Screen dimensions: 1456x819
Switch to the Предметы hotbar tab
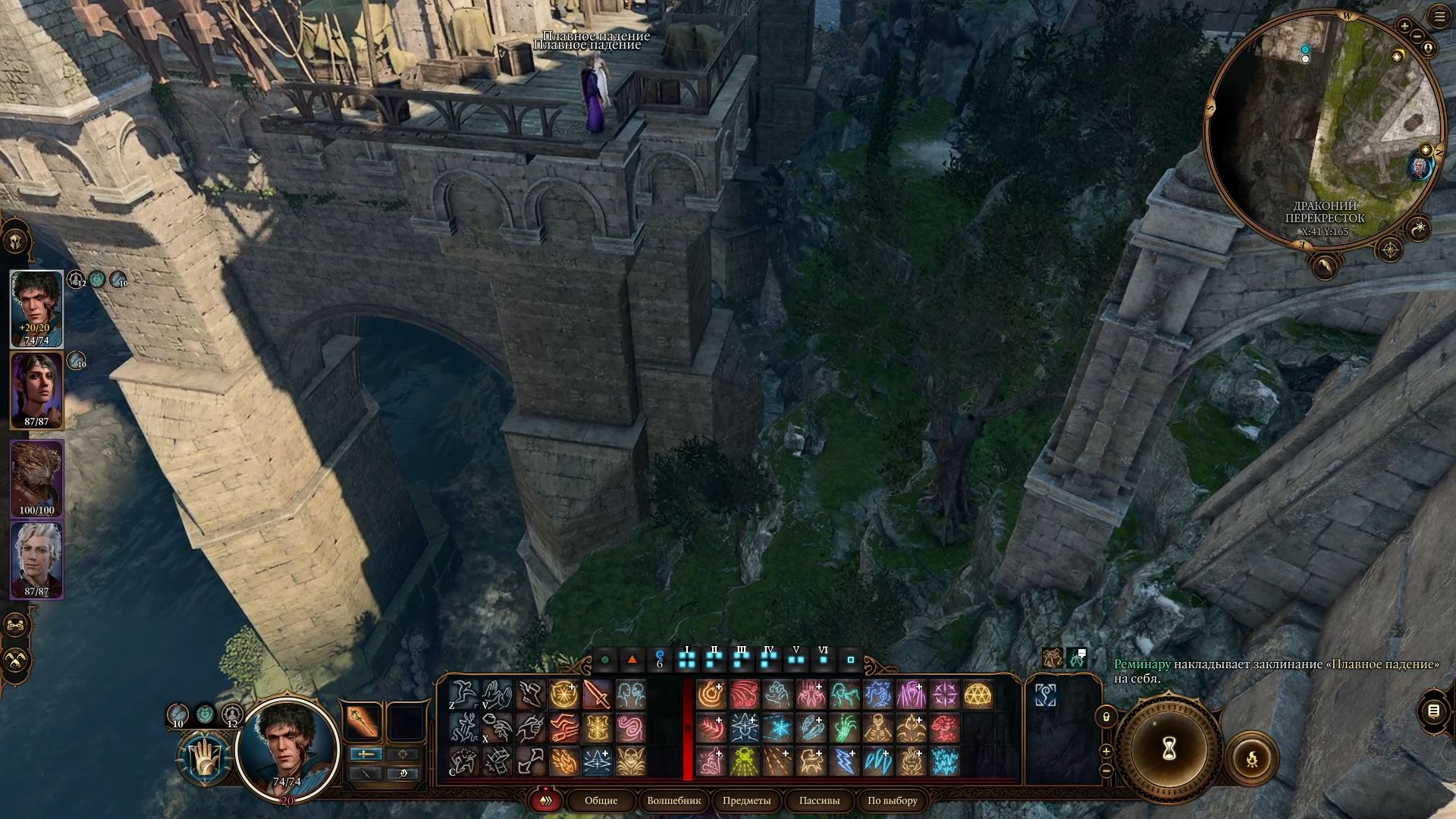748,801
